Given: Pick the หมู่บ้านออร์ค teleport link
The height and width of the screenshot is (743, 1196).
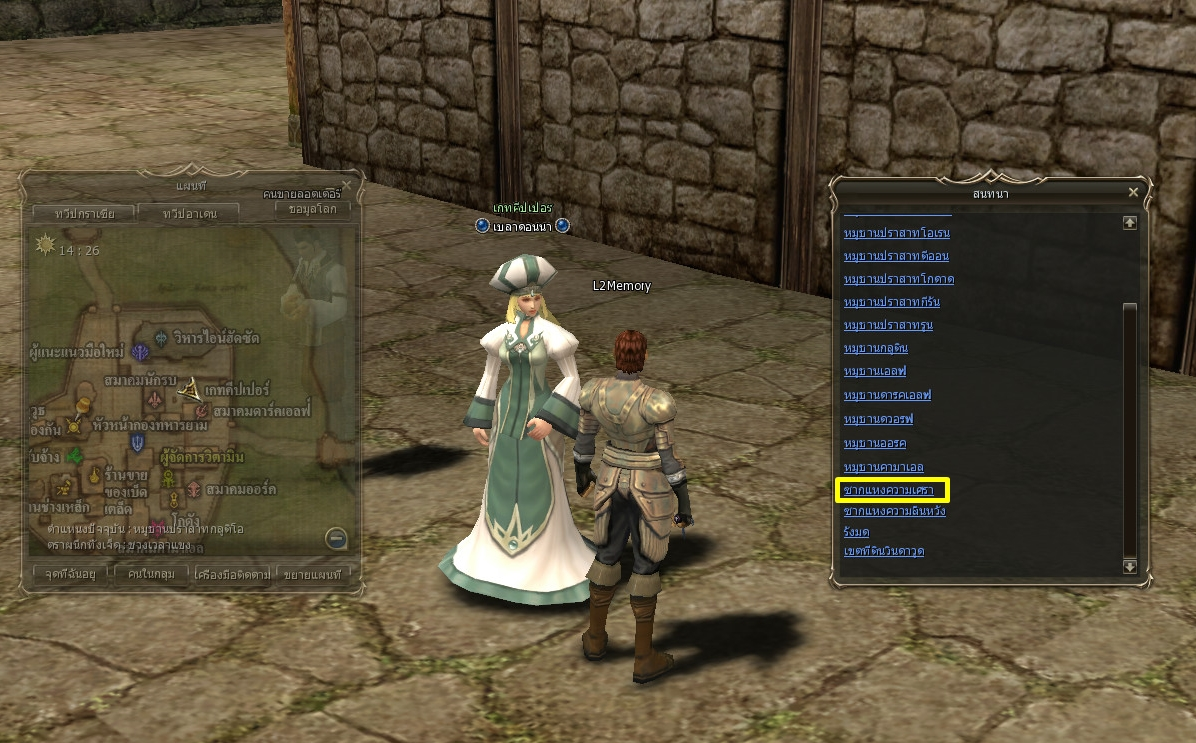Looking at the screenshot, I should pyautogui.click(x=874, y=442).
